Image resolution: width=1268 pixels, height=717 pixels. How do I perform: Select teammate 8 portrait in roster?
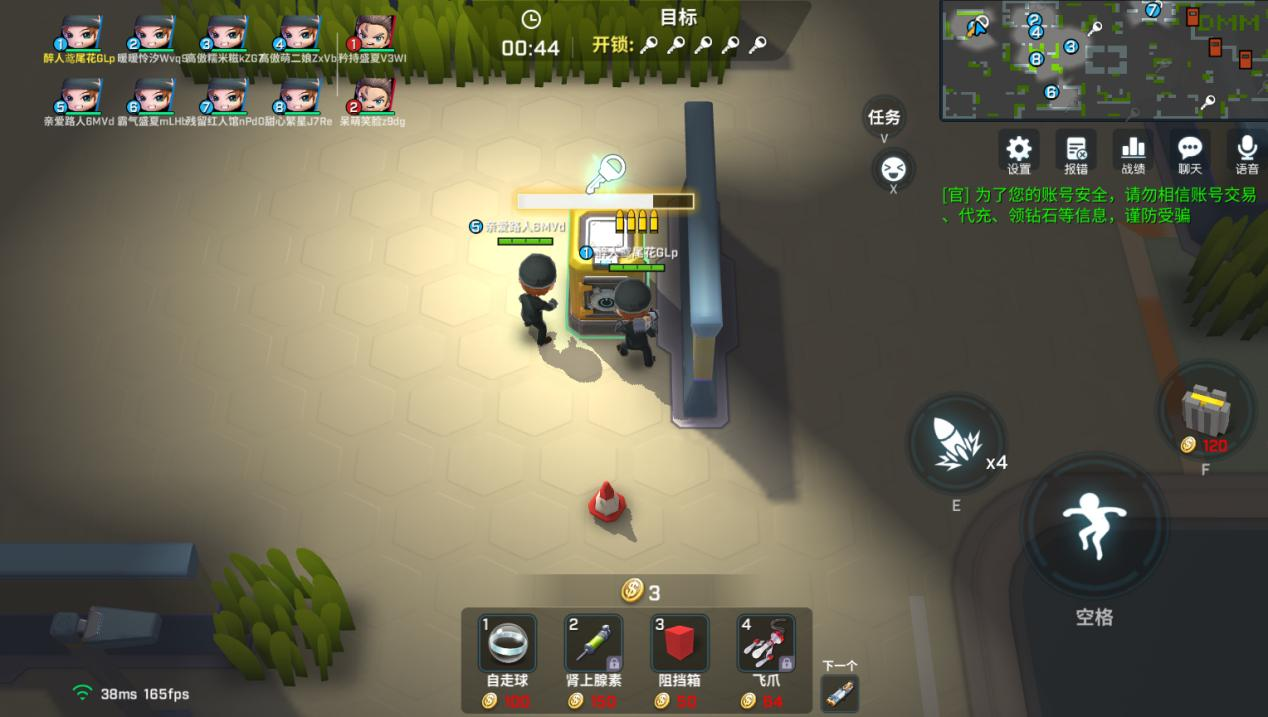(x=299, y=96)
